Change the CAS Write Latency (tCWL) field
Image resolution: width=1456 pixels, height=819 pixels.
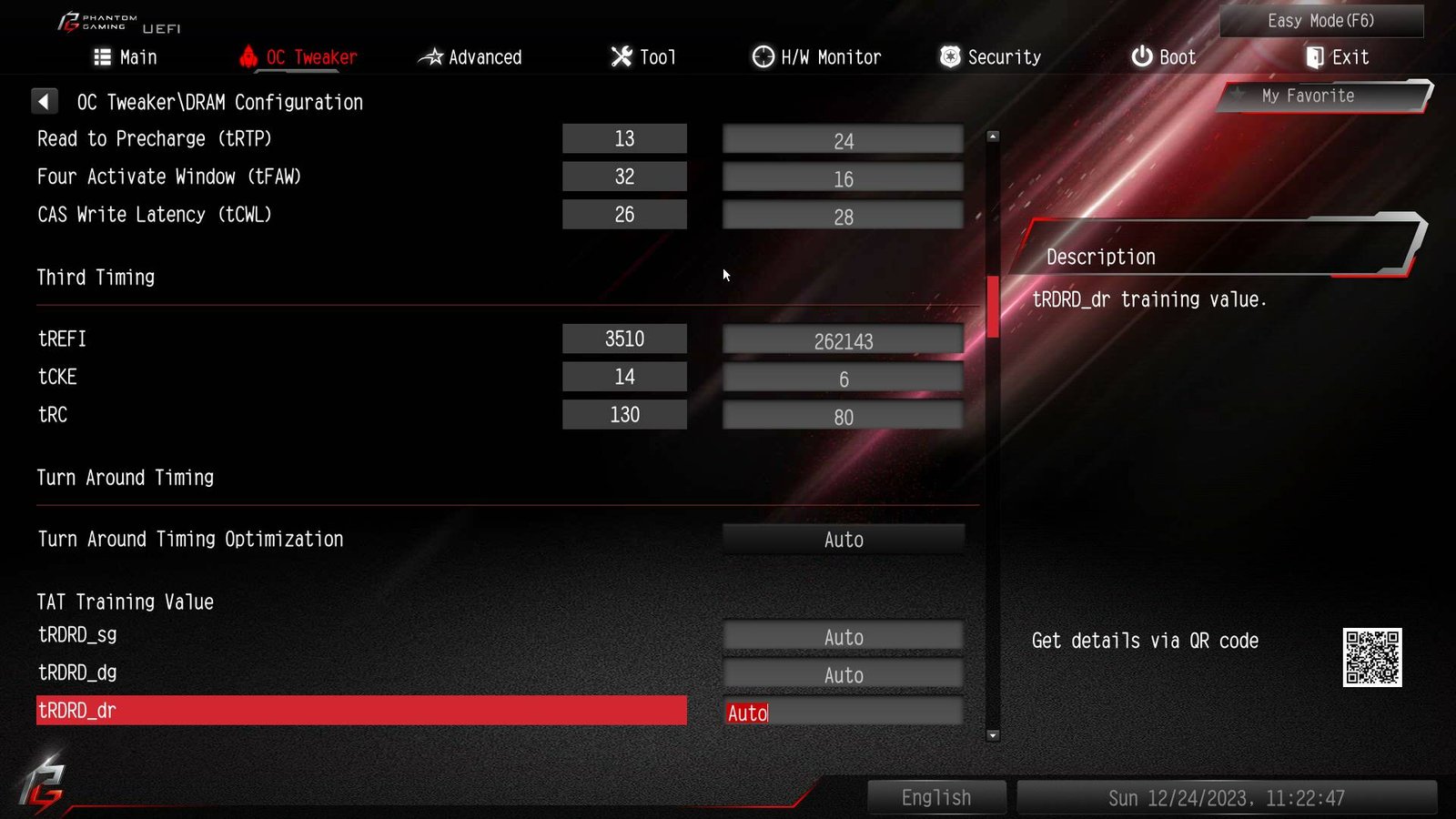pyautogui.click(x=843, y=217)
